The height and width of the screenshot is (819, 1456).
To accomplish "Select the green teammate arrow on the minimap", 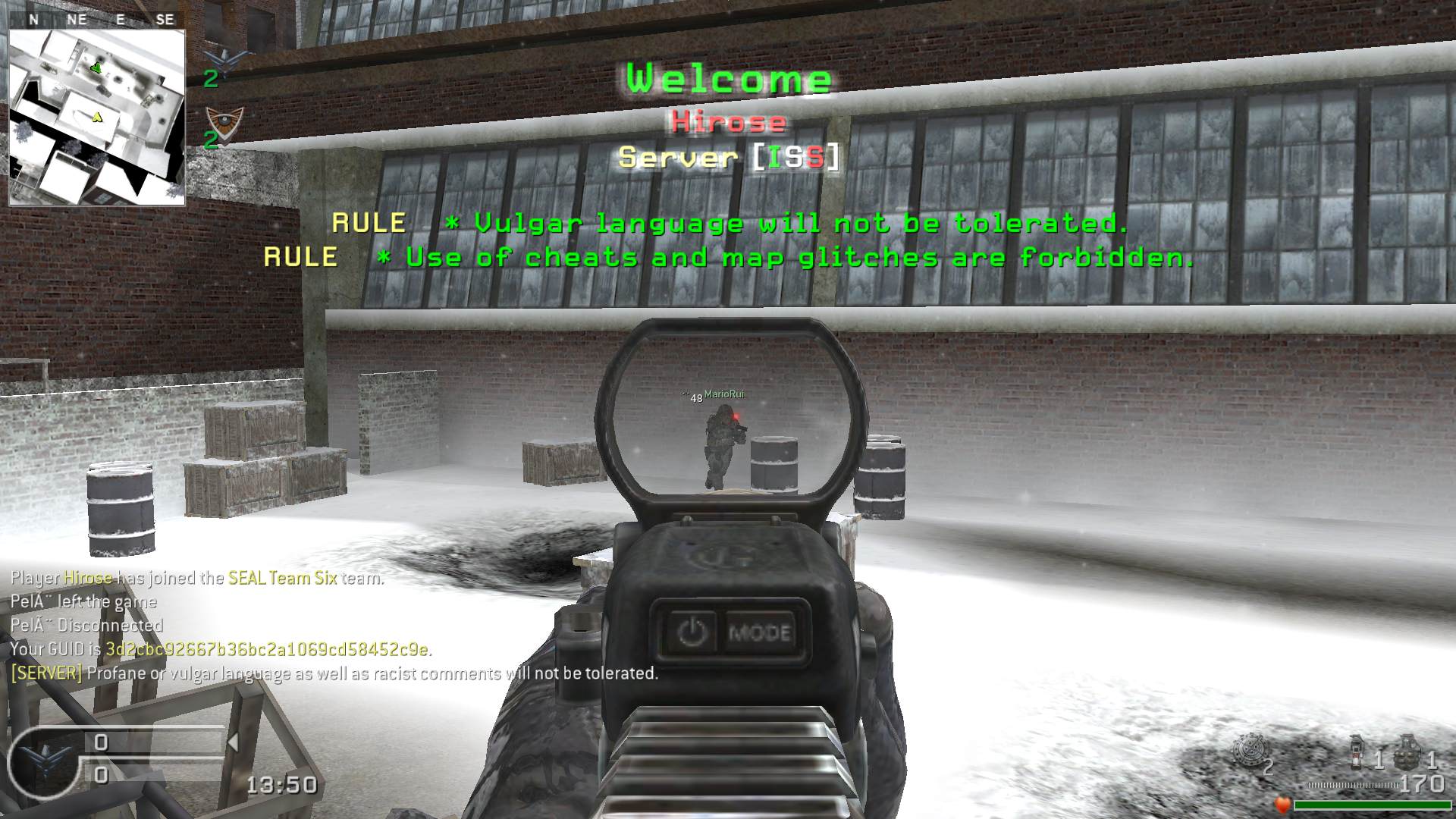I will point(96,68).
